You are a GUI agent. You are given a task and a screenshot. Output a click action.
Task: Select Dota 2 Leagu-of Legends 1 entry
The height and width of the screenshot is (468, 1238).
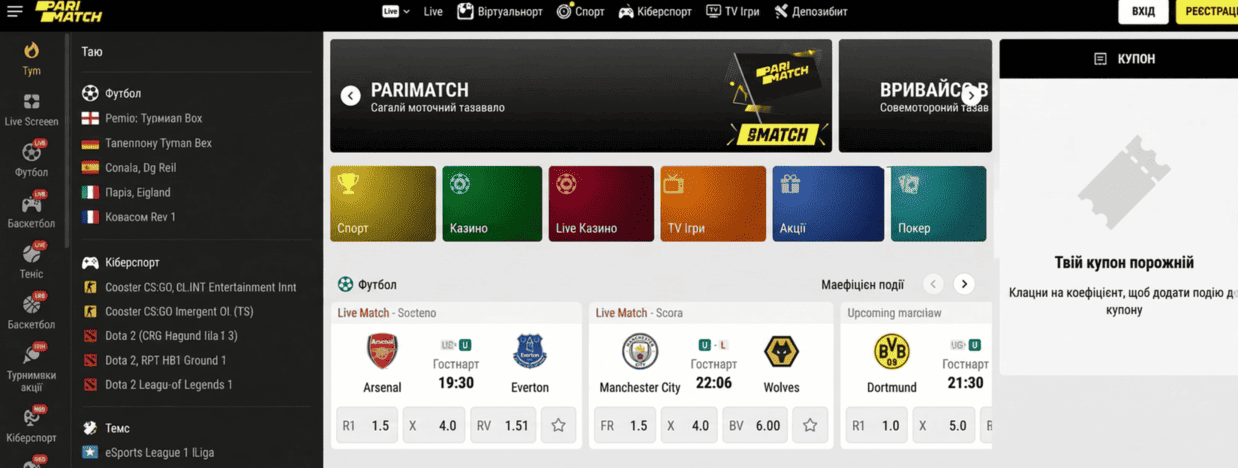tap(168, 385)
